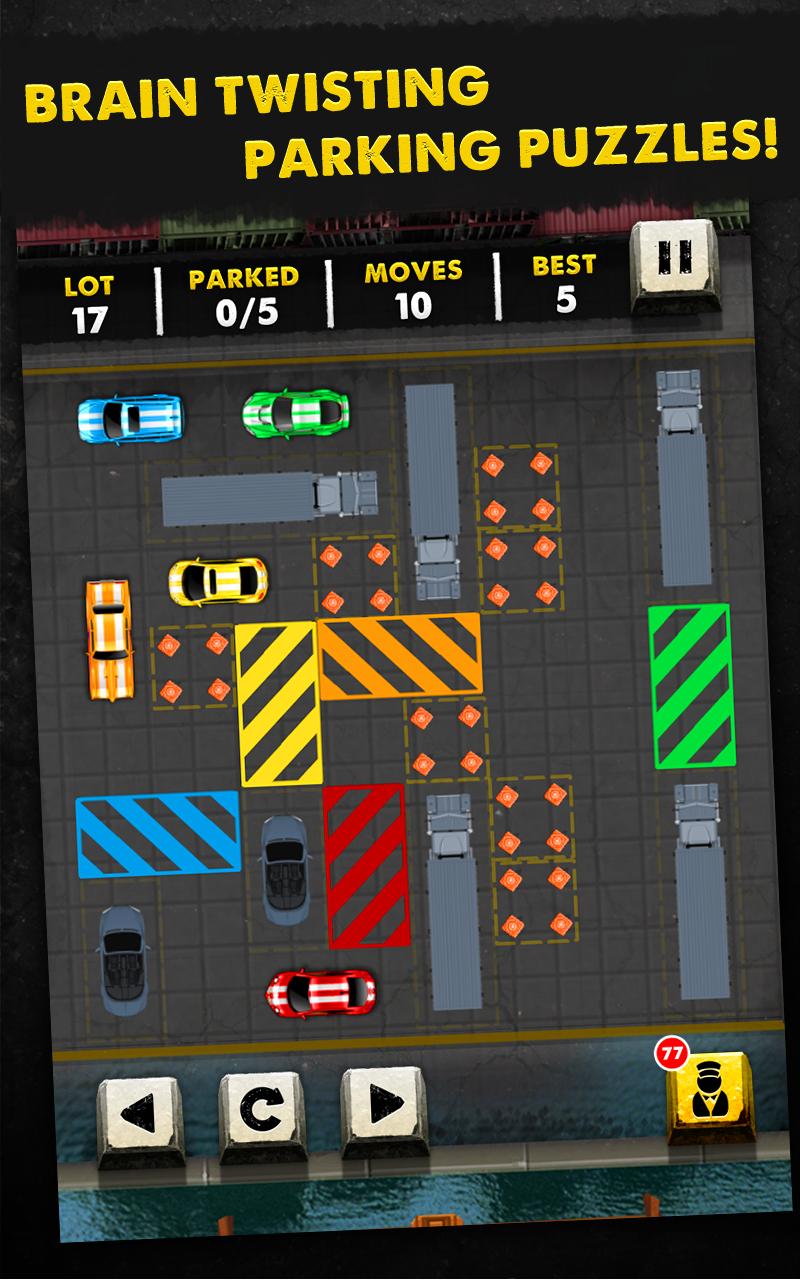Select the green striped car
Image resolution: width=800 pixels, height=1280 pixels.
[x=295, y=412]
